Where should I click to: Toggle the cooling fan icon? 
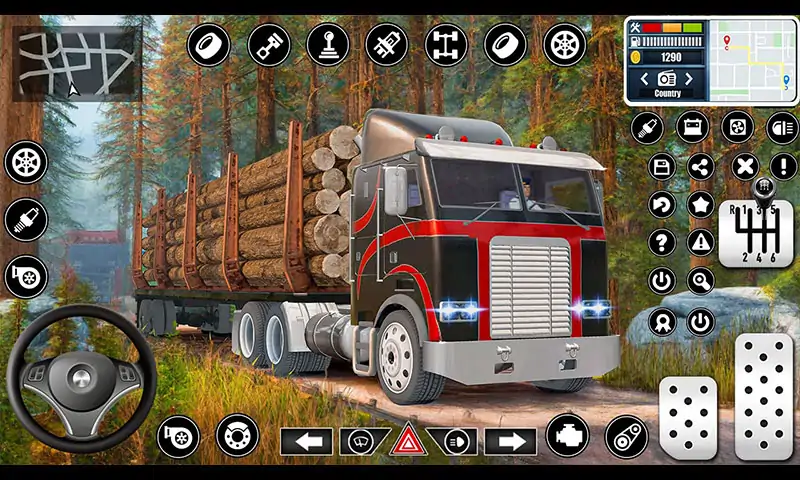737,127
